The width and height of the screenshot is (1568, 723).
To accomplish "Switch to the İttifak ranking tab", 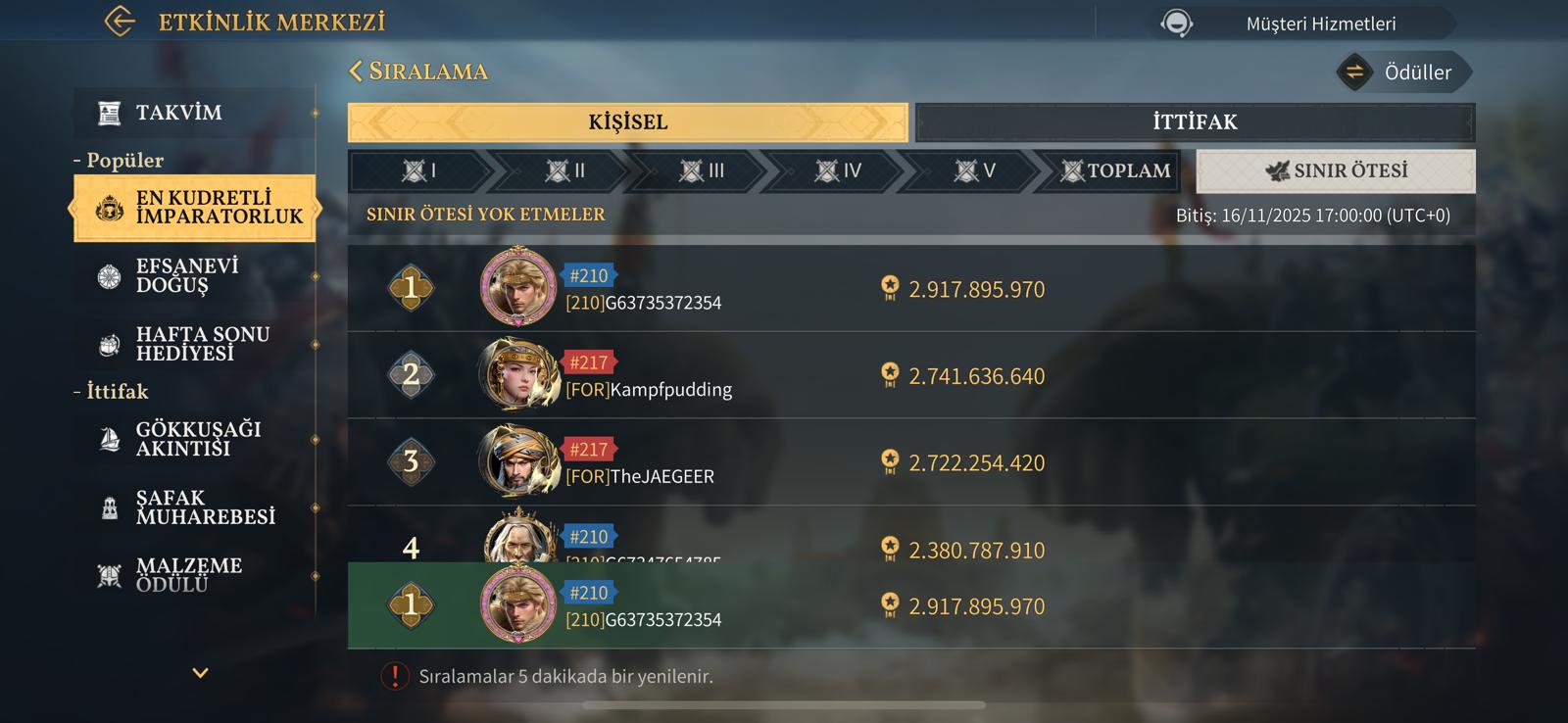I will pos(1194,122).
